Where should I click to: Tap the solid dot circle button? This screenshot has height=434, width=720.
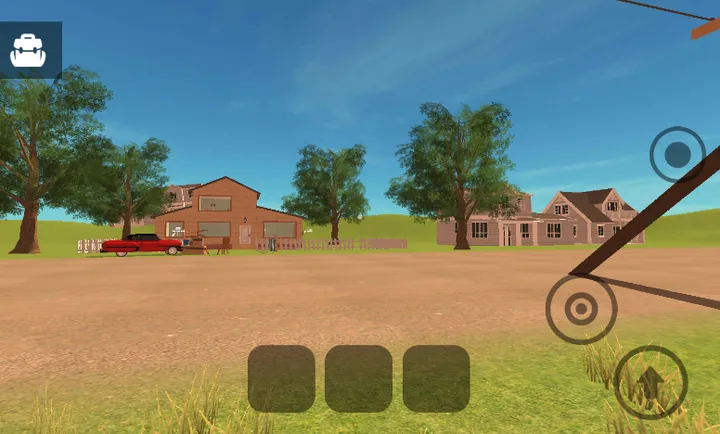pos(677,154)
